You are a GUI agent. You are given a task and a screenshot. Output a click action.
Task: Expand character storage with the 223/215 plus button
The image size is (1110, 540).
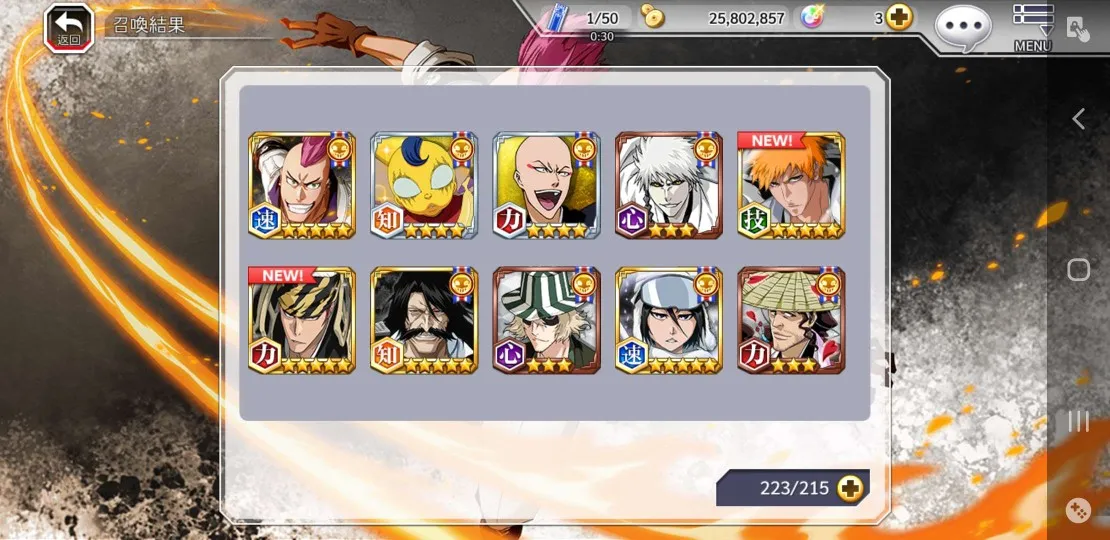click(x=850, y=488)
